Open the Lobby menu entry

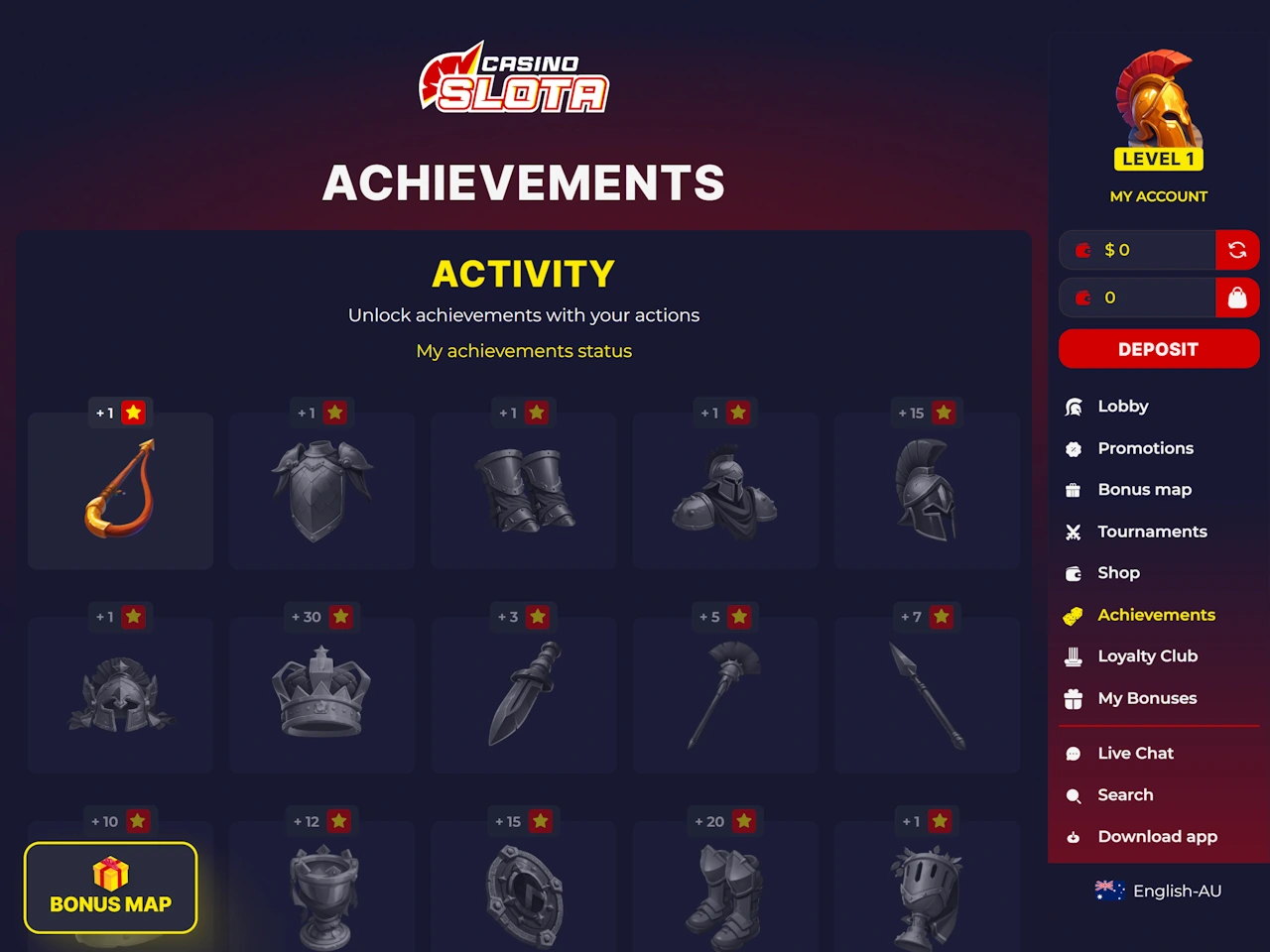click(x=1122, y=407)
